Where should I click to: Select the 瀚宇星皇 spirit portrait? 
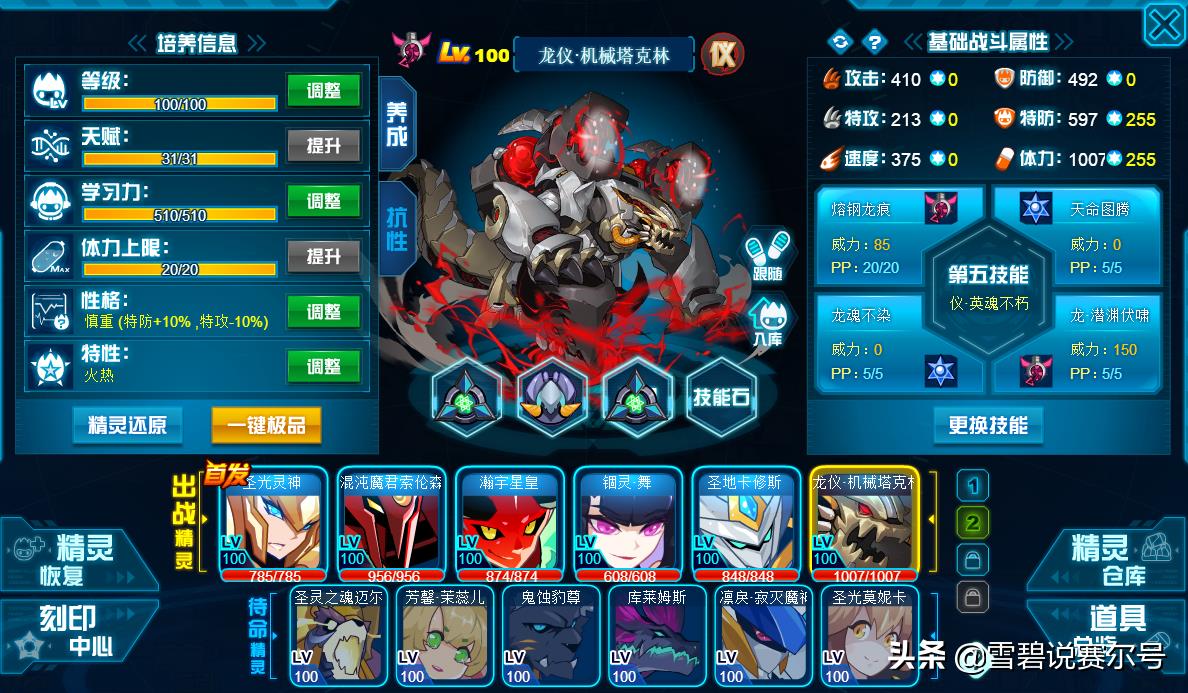513,524
